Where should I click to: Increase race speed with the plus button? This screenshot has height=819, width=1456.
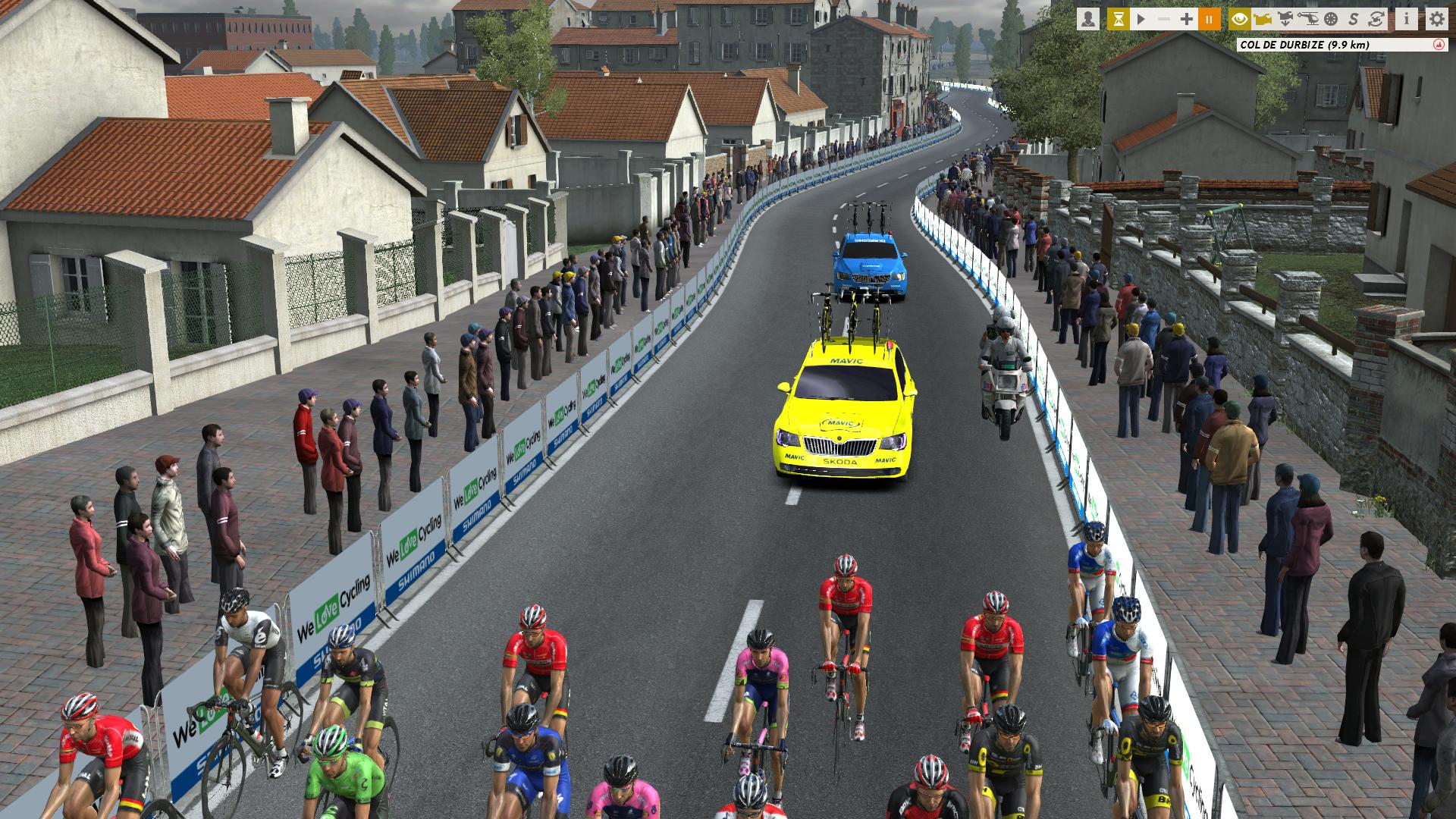coord(1187,19)
